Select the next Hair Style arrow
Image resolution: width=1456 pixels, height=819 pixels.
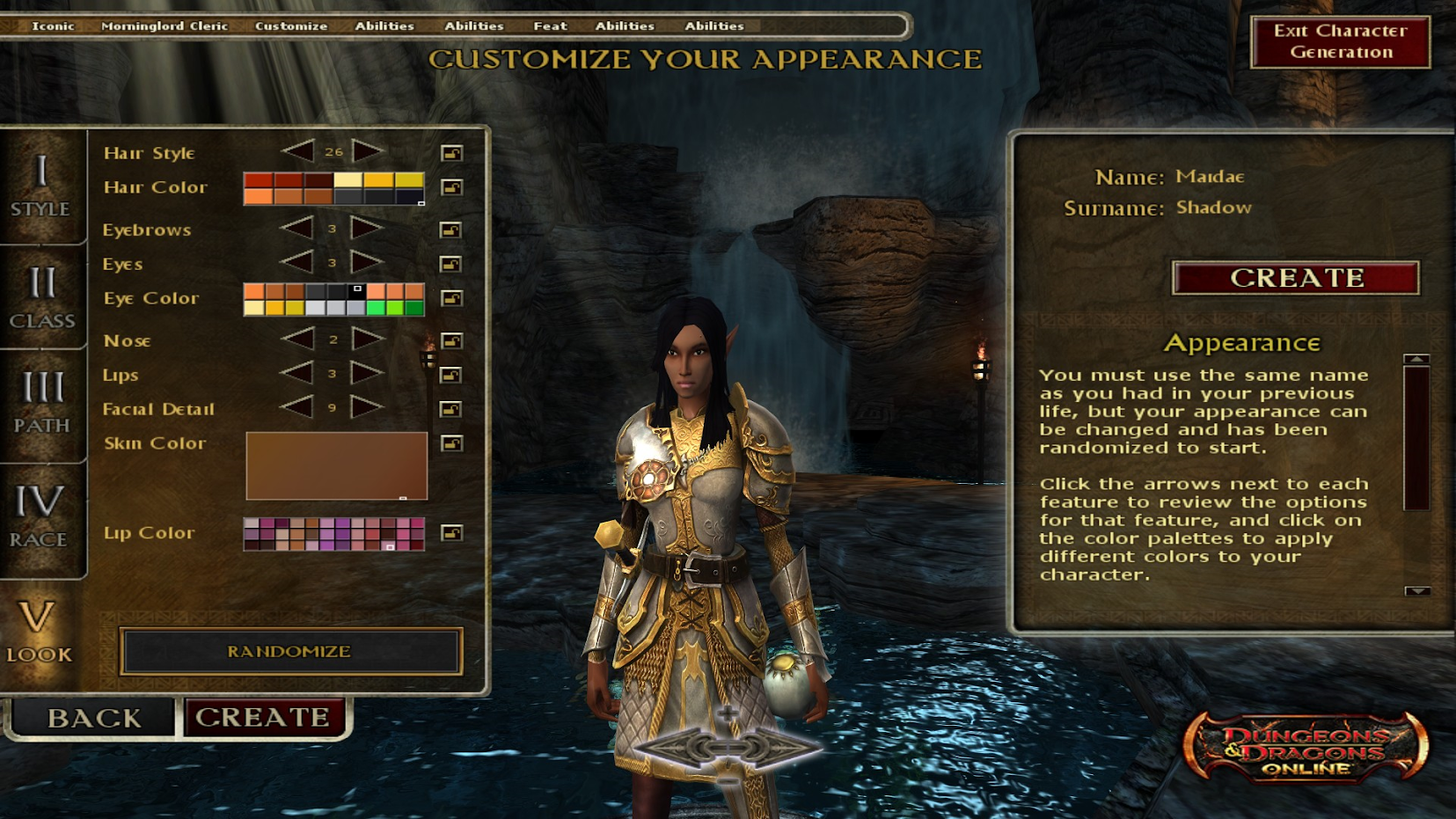pos(368,151)
